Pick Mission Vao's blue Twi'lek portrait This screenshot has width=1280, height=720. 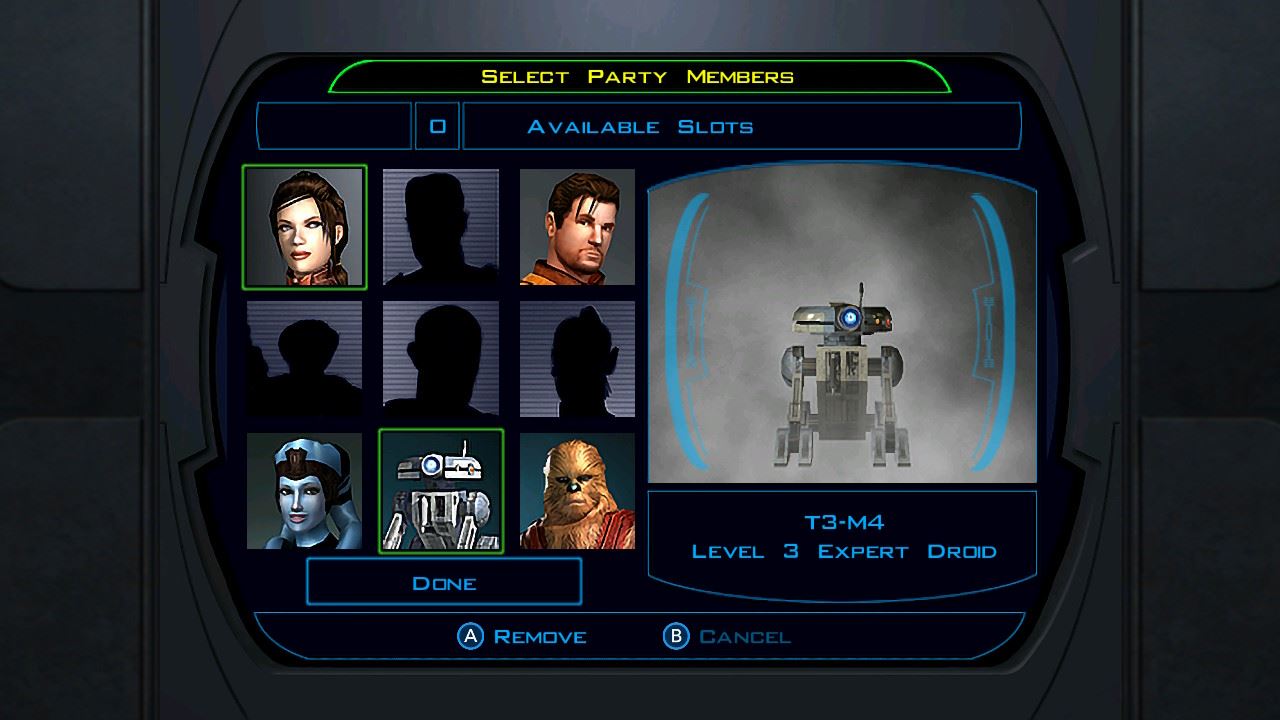[x=305, y=491]
